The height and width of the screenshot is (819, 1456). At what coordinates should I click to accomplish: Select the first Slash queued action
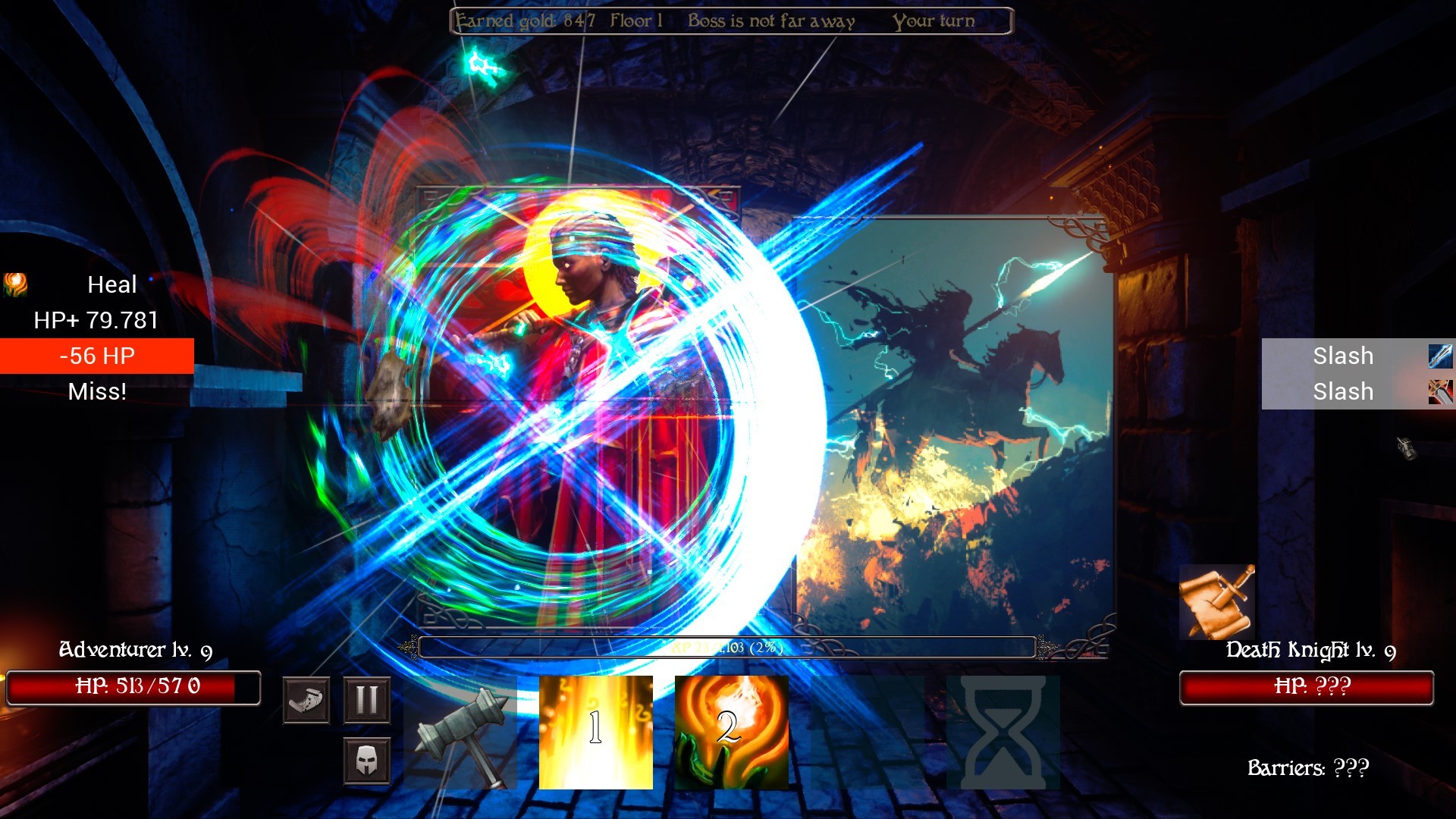tap(1343, 355)
